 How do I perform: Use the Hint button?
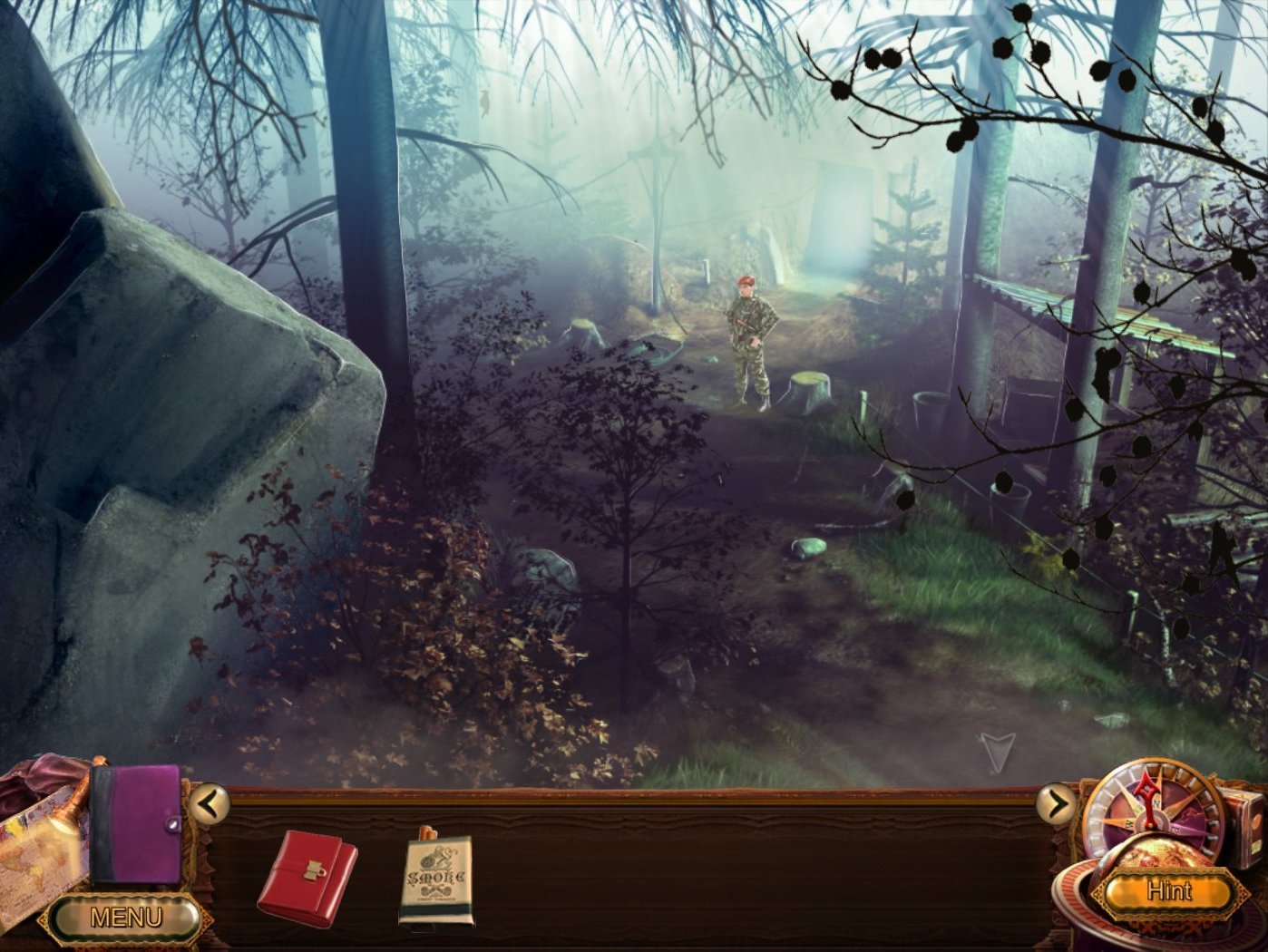tap(1168, 890)
